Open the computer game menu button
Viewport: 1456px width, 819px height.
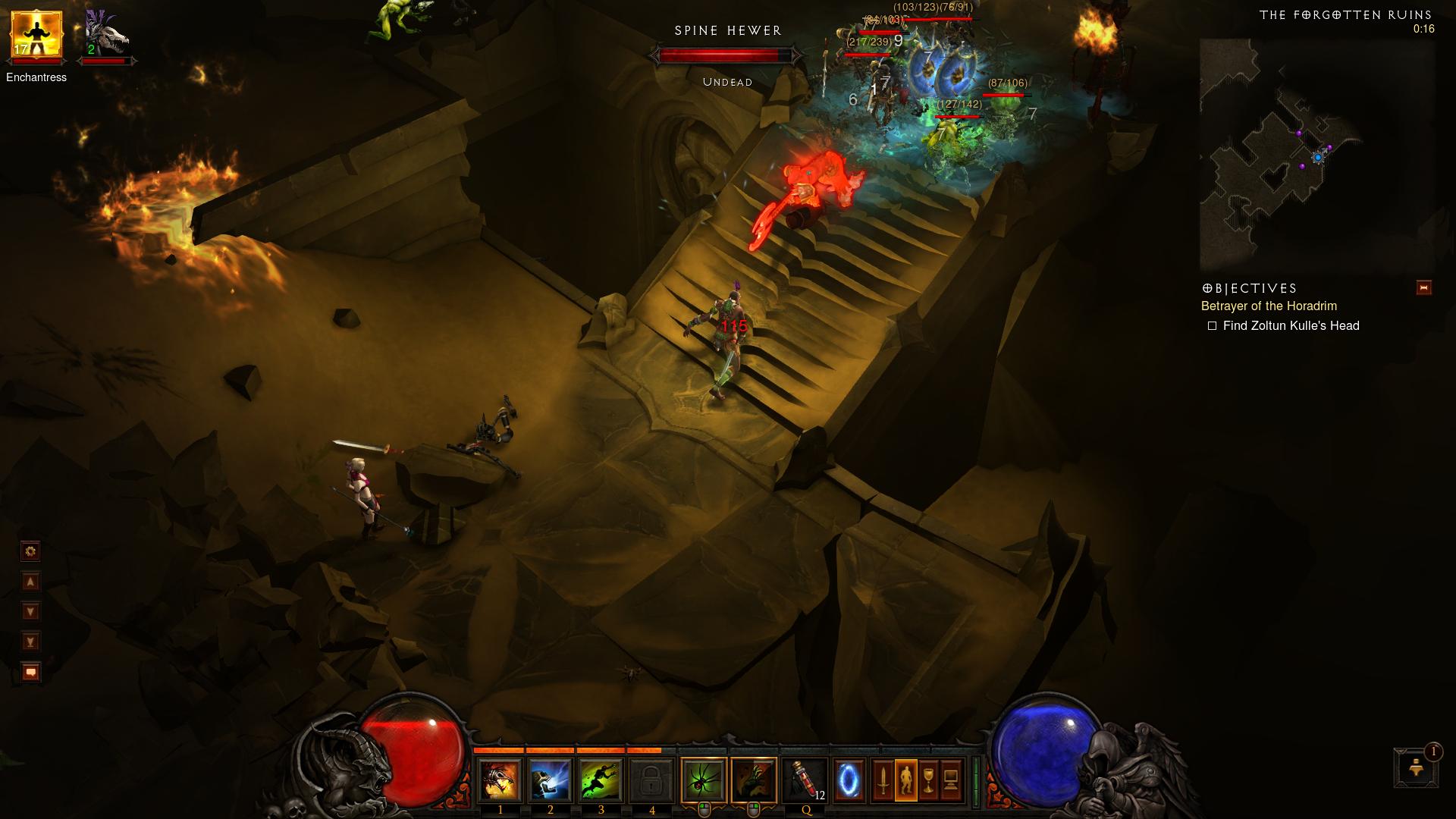[951, 780]
